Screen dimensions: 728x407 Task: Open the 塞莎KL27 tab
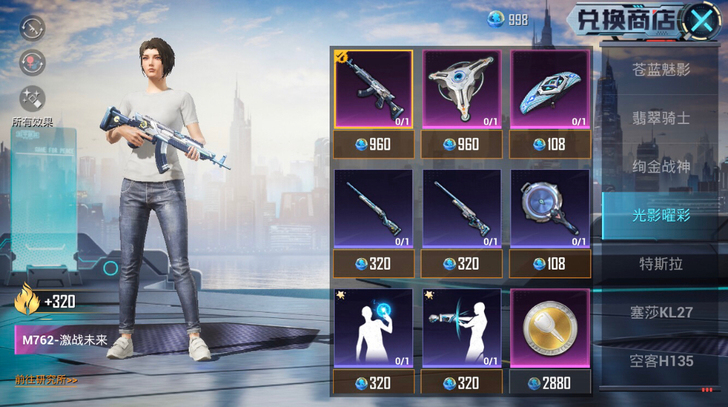click(661, 313)
